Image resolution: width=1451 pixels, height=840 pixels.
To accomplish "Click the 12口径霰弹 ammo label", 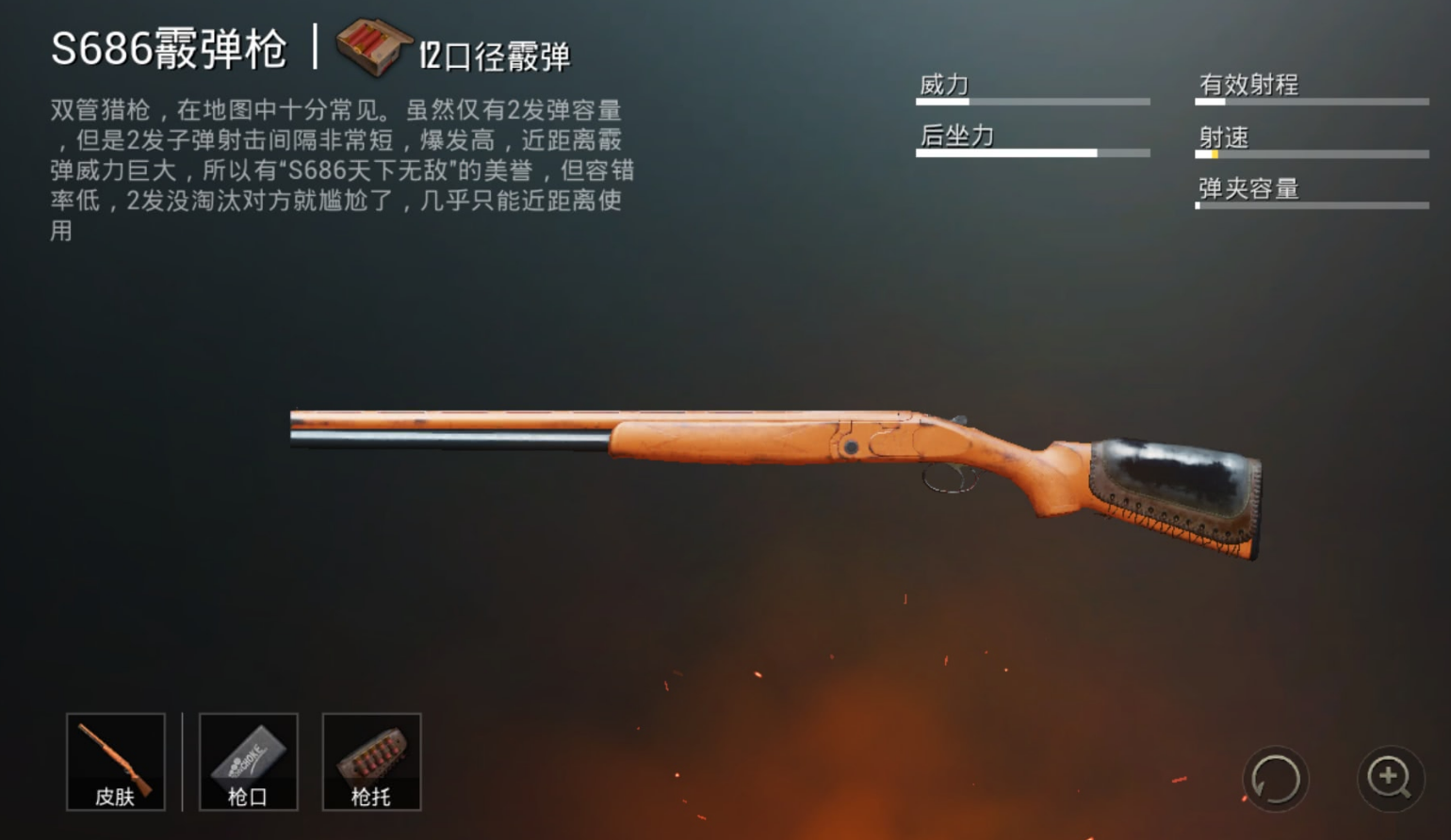I will point(497,54).
